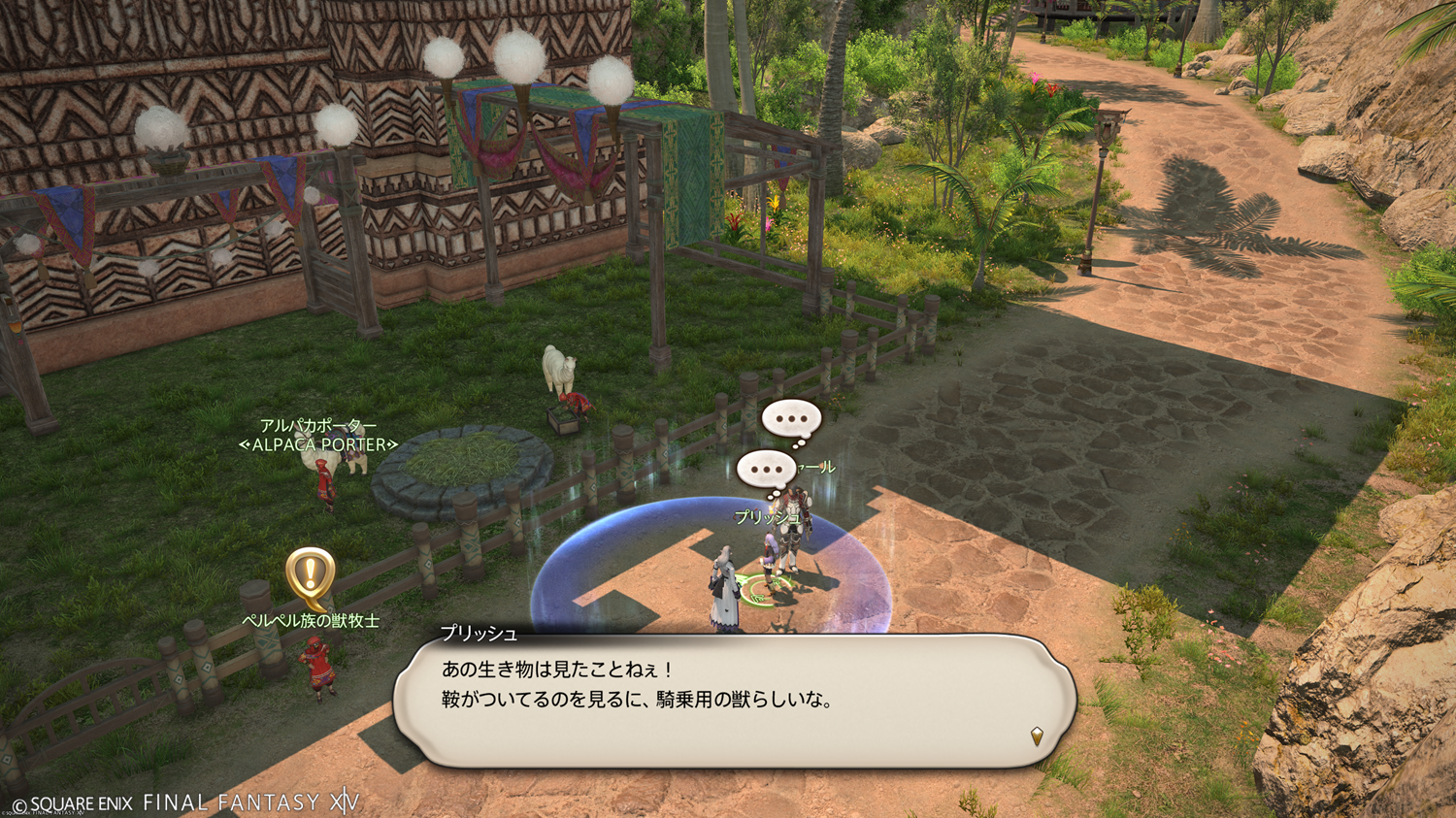This screenshot has width=1456, height=818.
Task: Click the dialogue advance arrow
Action: click(1037, 736)
